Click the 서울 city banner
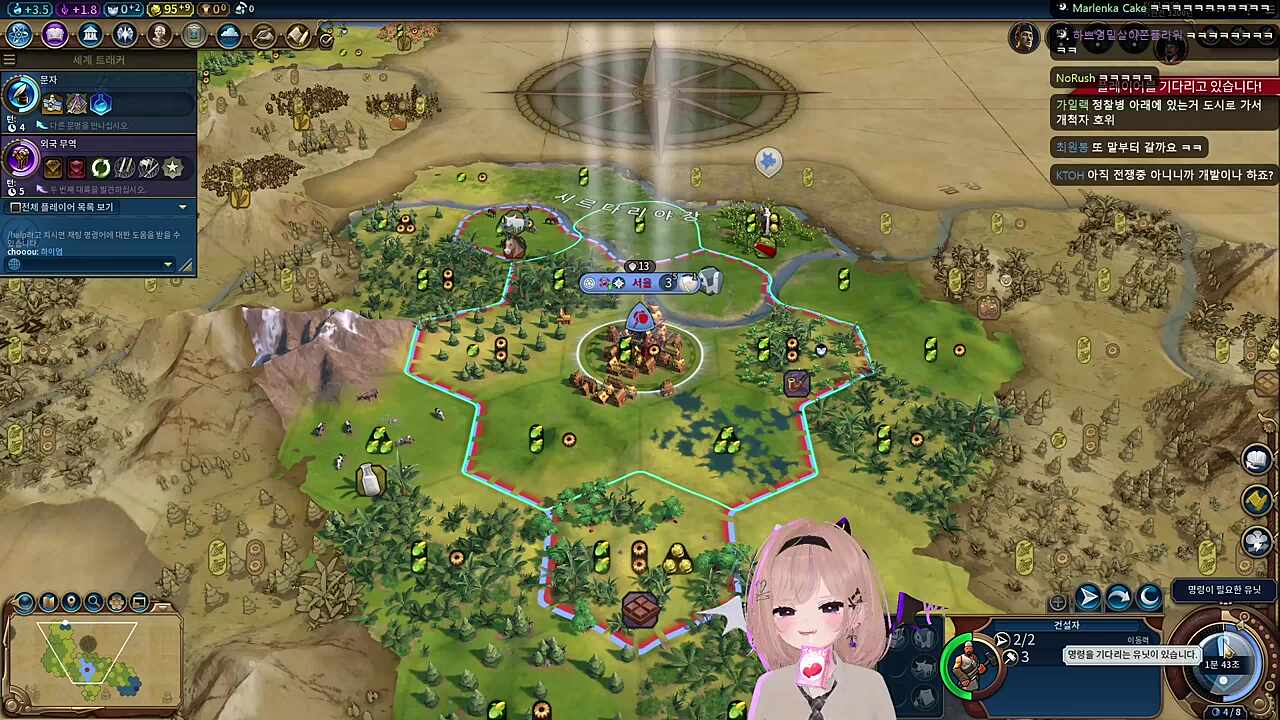 tap(641, 283)
